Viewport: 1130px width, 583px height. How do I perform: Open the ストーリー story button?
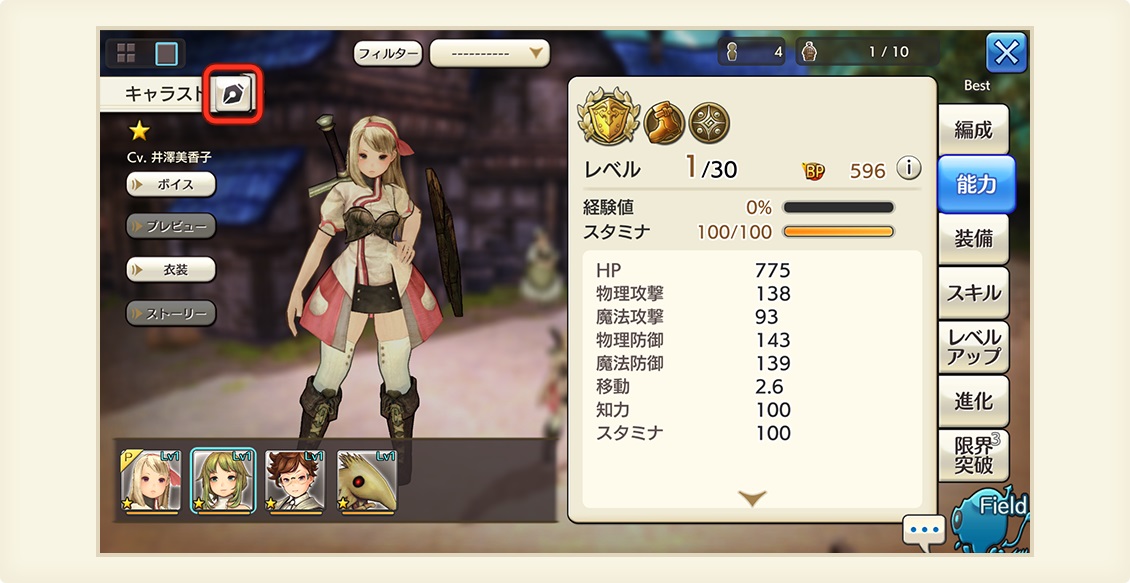click(171, 314)
